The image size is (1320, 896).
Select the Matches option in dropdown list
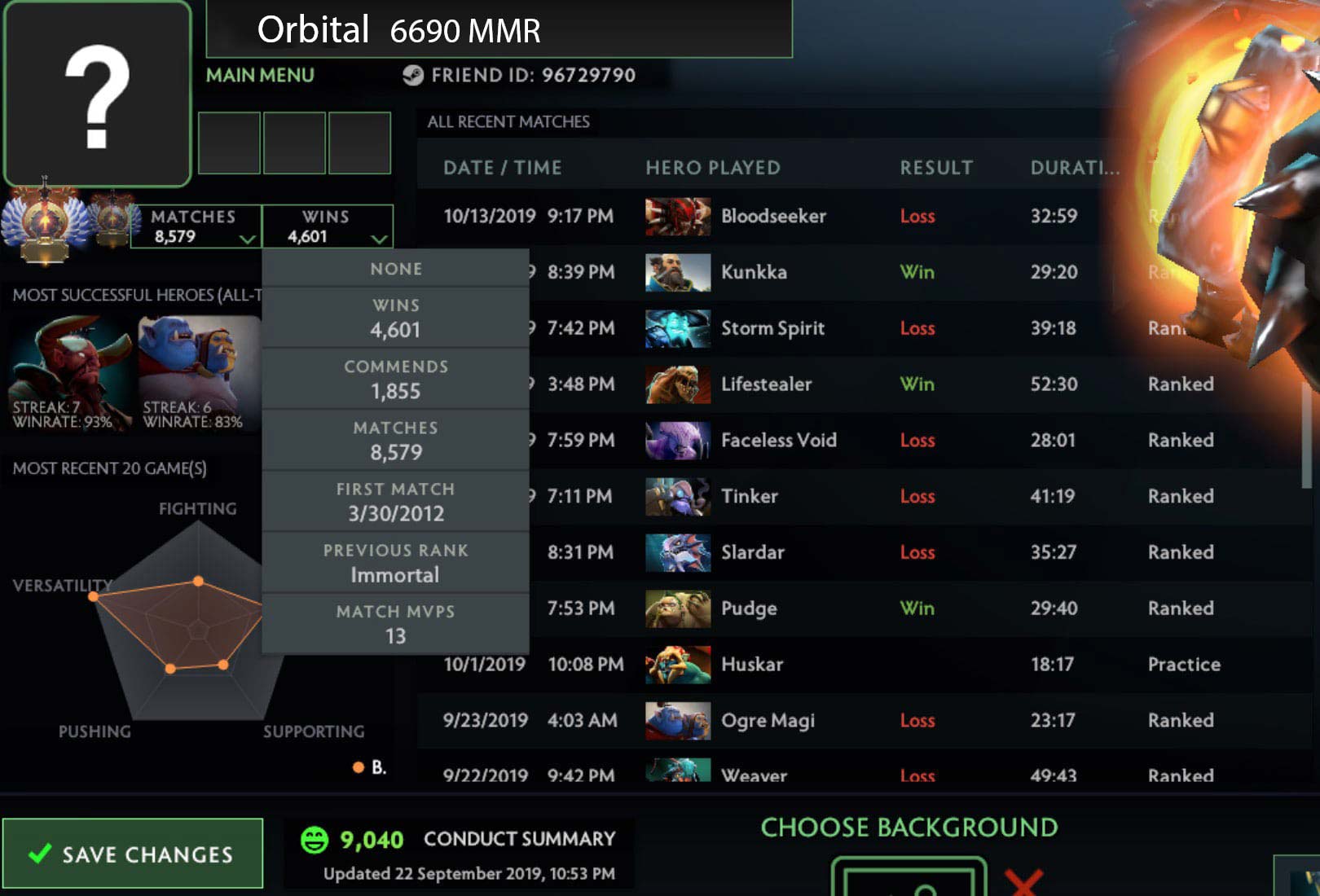(x=396, y=441)
